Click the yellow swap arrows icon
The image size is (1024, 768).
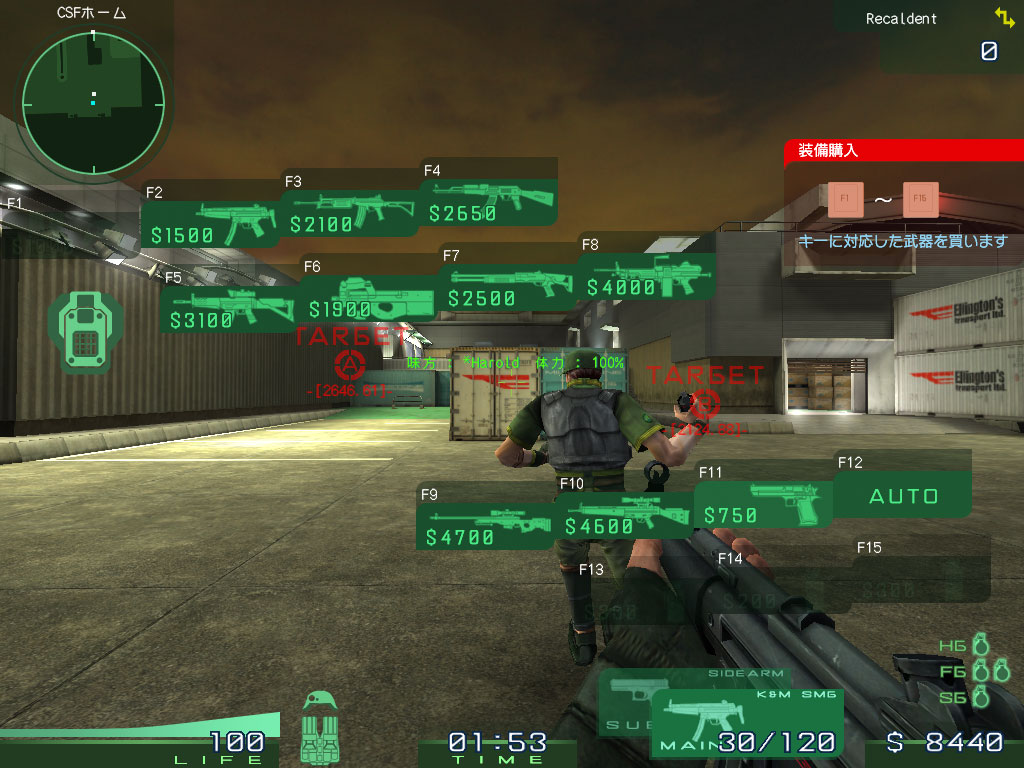[1004, 17]
